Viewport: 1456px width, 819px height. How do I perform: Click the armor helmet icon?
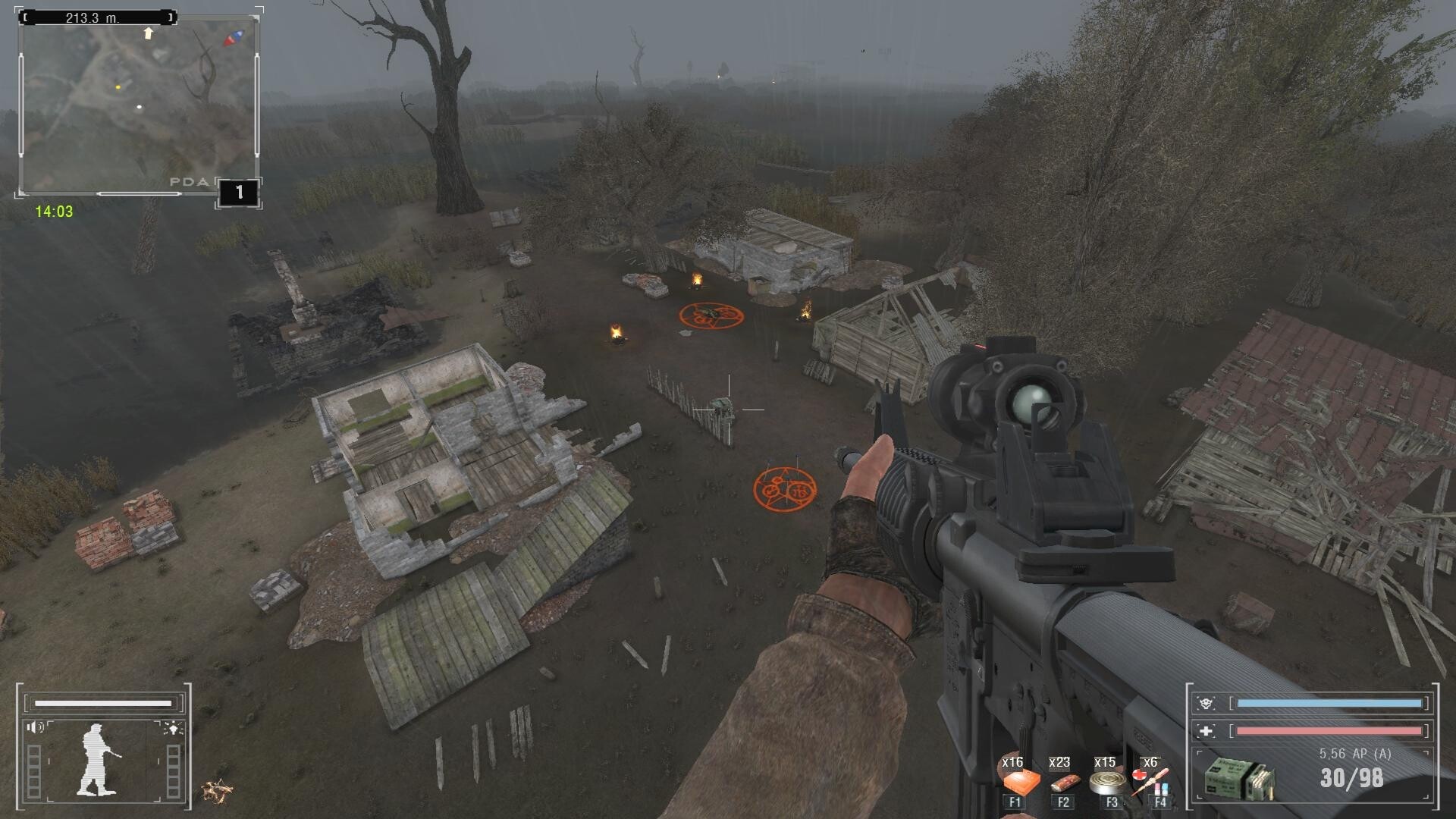pos(1206,703)
